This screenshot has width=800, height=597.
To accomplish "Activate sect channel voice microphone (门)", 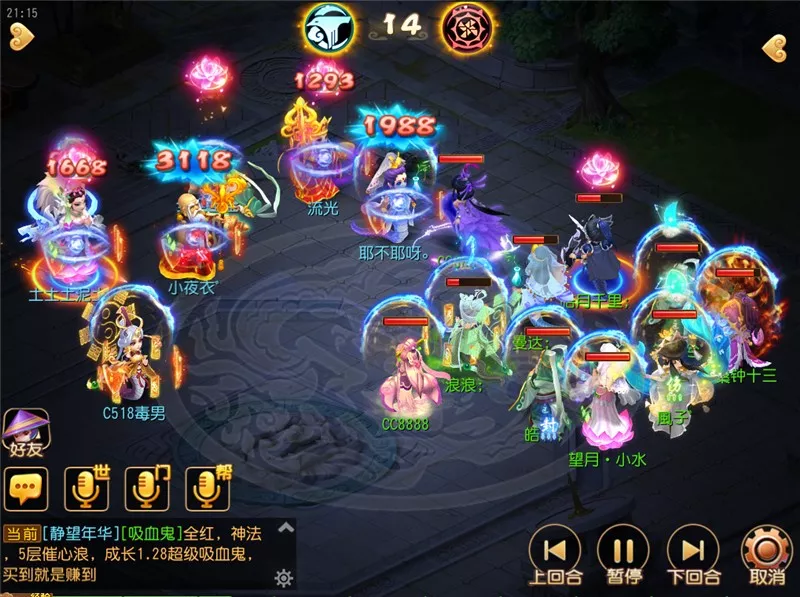I will point(146,488).
